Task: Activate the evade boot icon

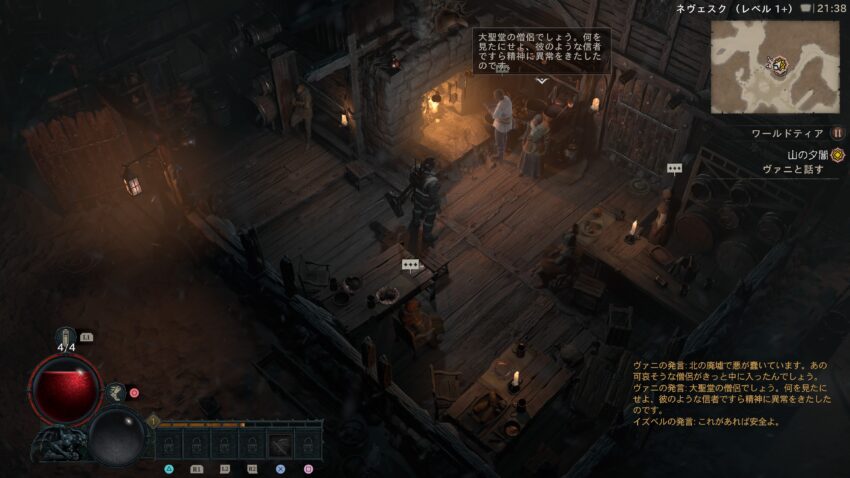Action: click(x=116, y=392)
